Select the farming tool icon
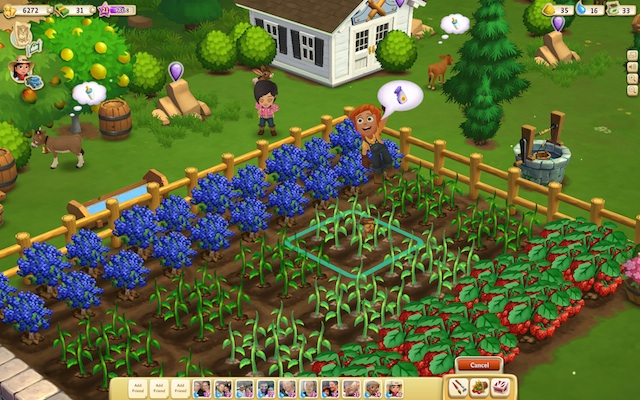640x400 pixels. tap(458, 386)
